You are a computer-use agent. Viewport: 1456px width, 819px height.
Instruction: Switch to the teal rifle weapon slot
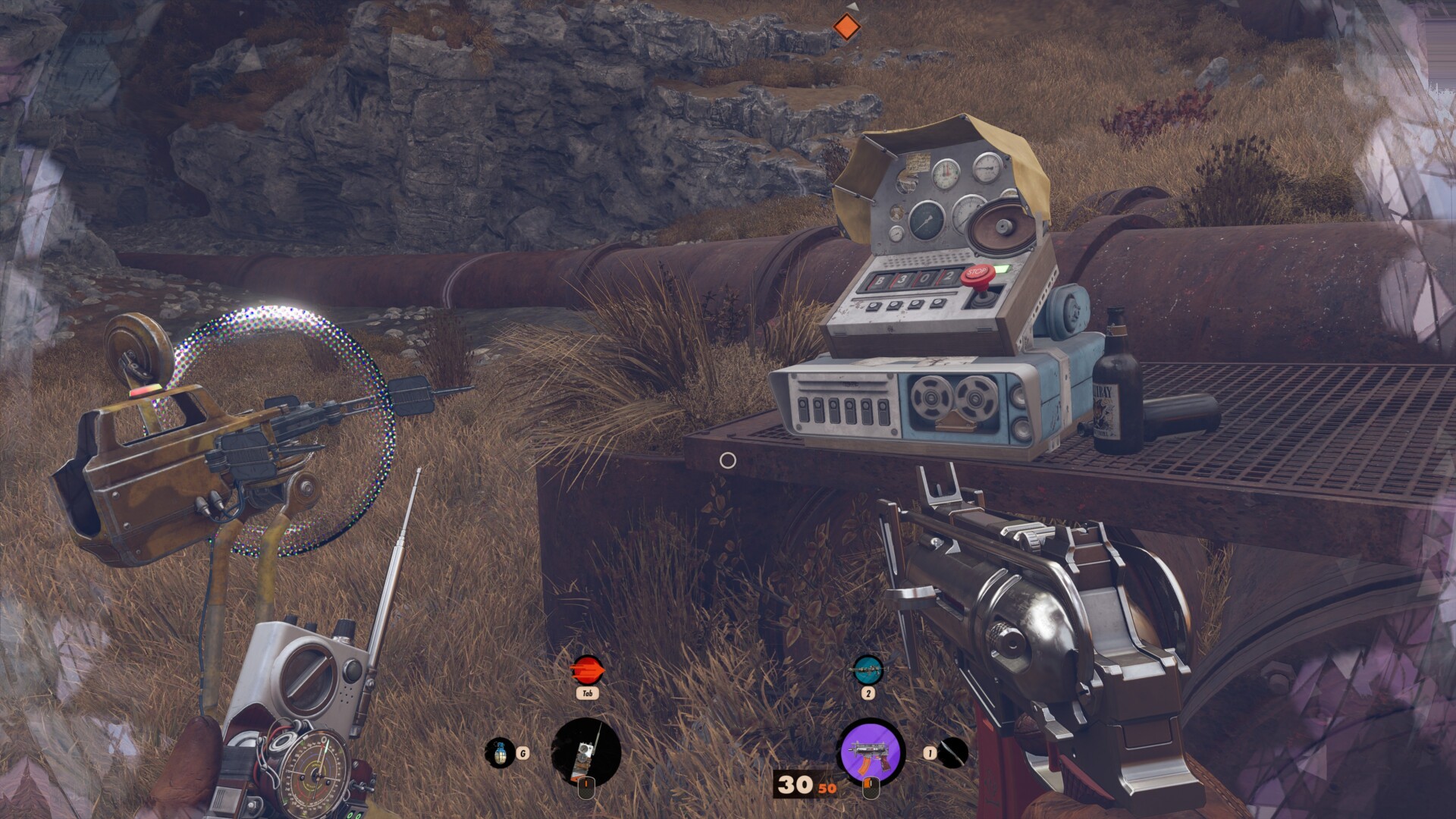click(x=868, y=670)
